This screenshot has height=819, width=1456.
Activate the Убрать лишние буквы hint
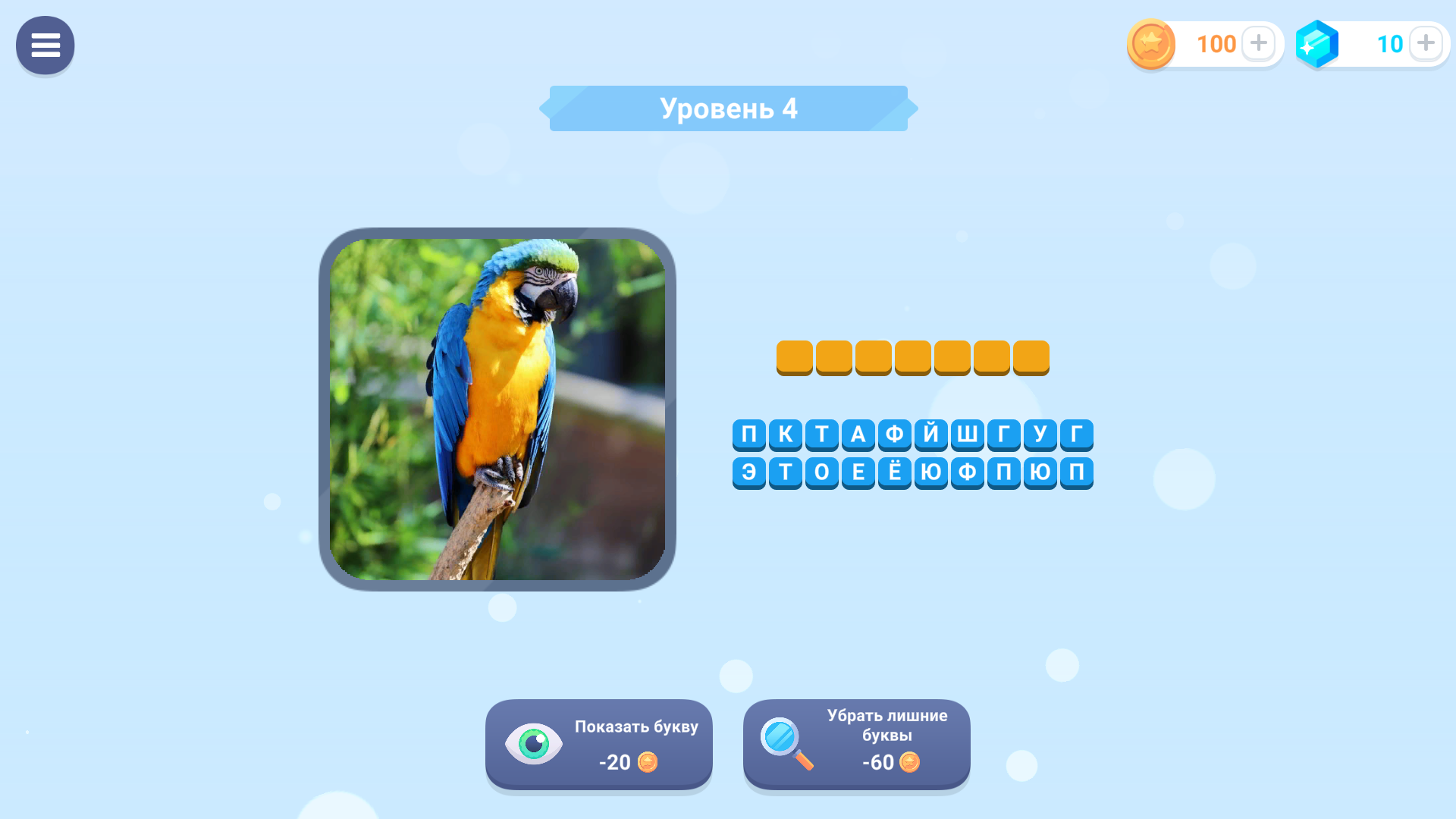click(856, 744)
